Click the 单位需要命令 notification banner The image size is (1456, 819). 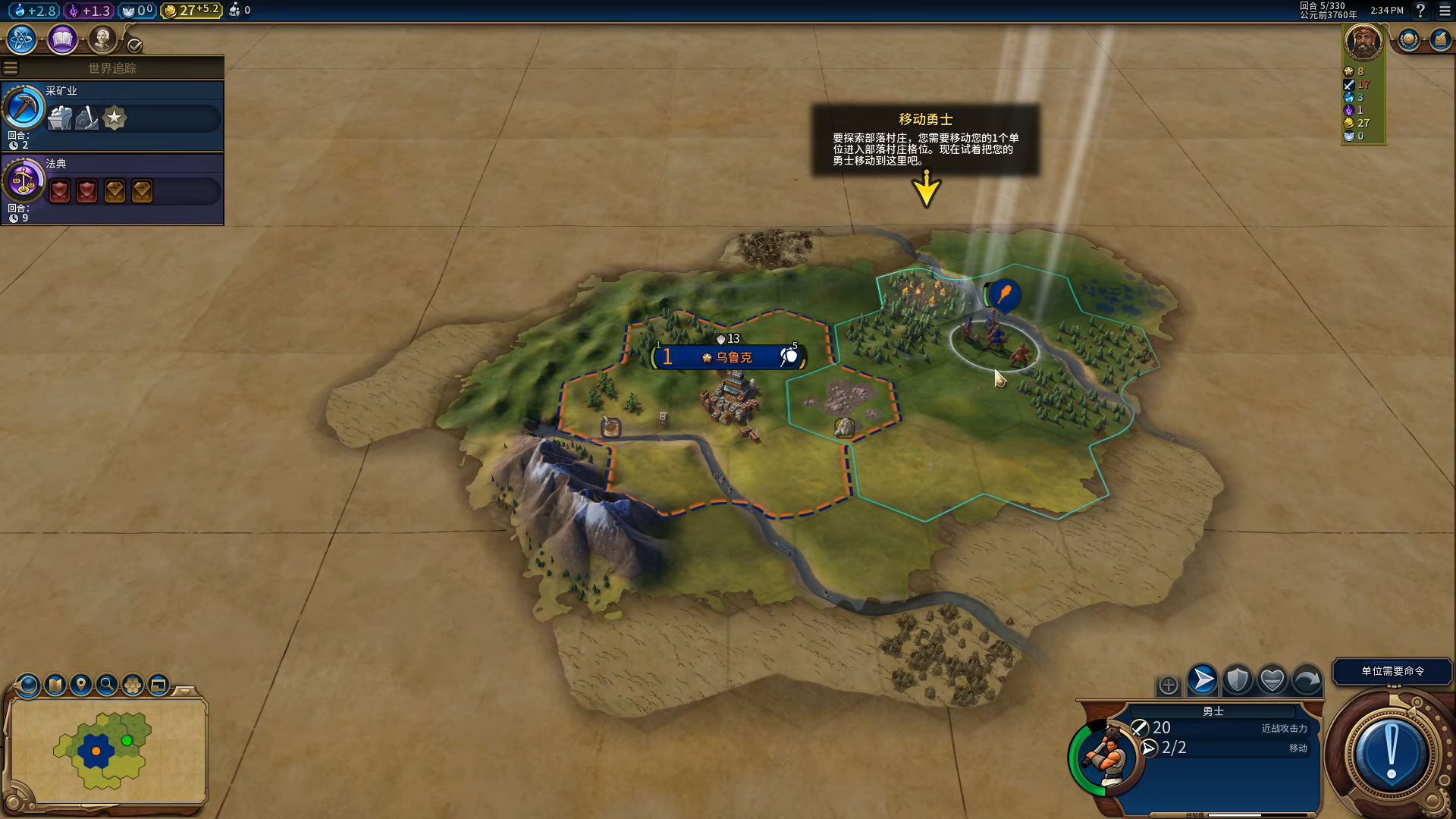(x=1392, y=671)
